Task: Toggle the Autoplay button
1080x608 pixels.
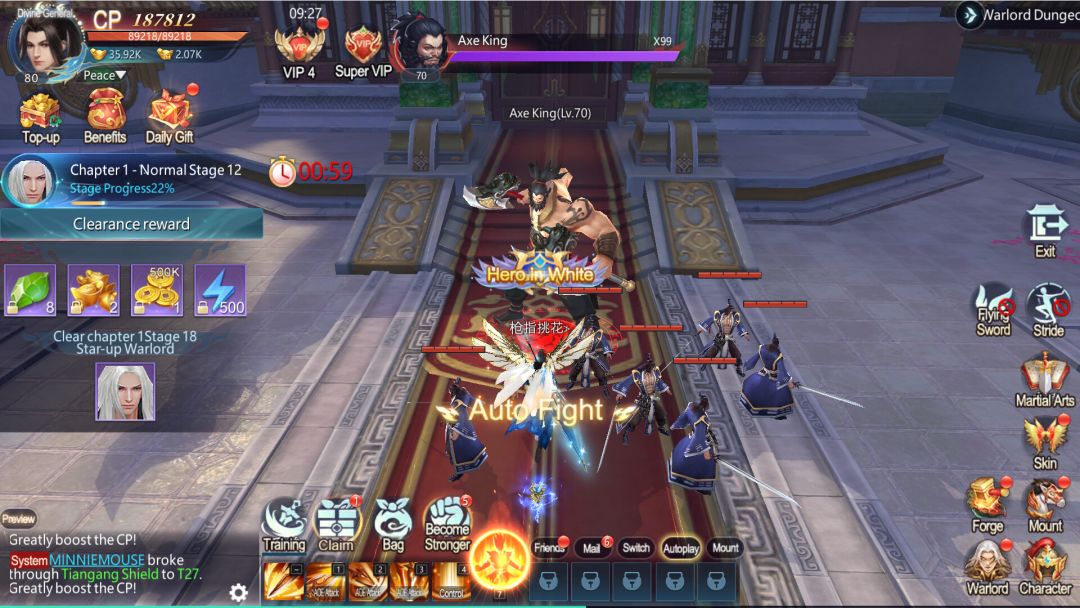Action: (681, 548)
